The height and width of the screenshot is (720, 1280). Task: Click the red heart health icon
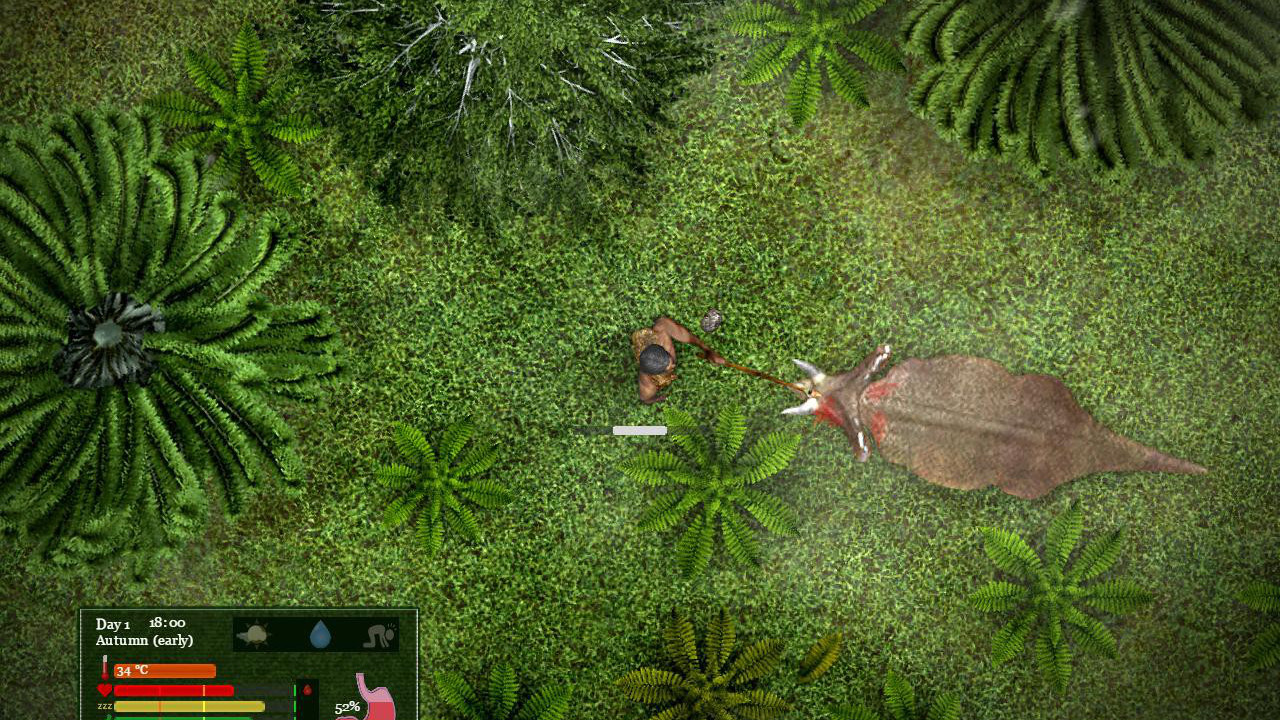(x=105, y=689)
